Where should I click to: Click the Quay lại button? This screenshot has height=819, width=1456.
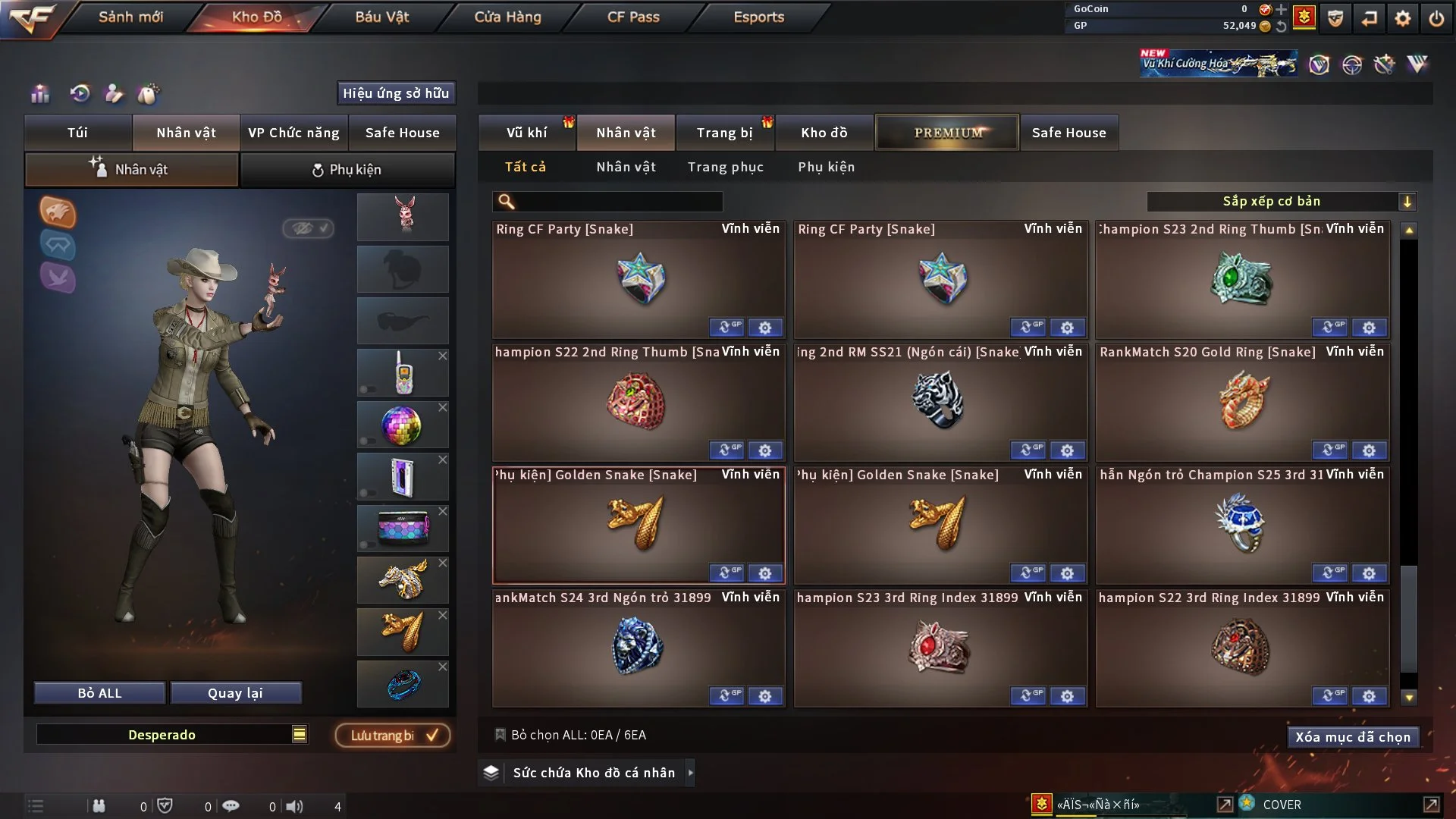[x=235, y=693]
